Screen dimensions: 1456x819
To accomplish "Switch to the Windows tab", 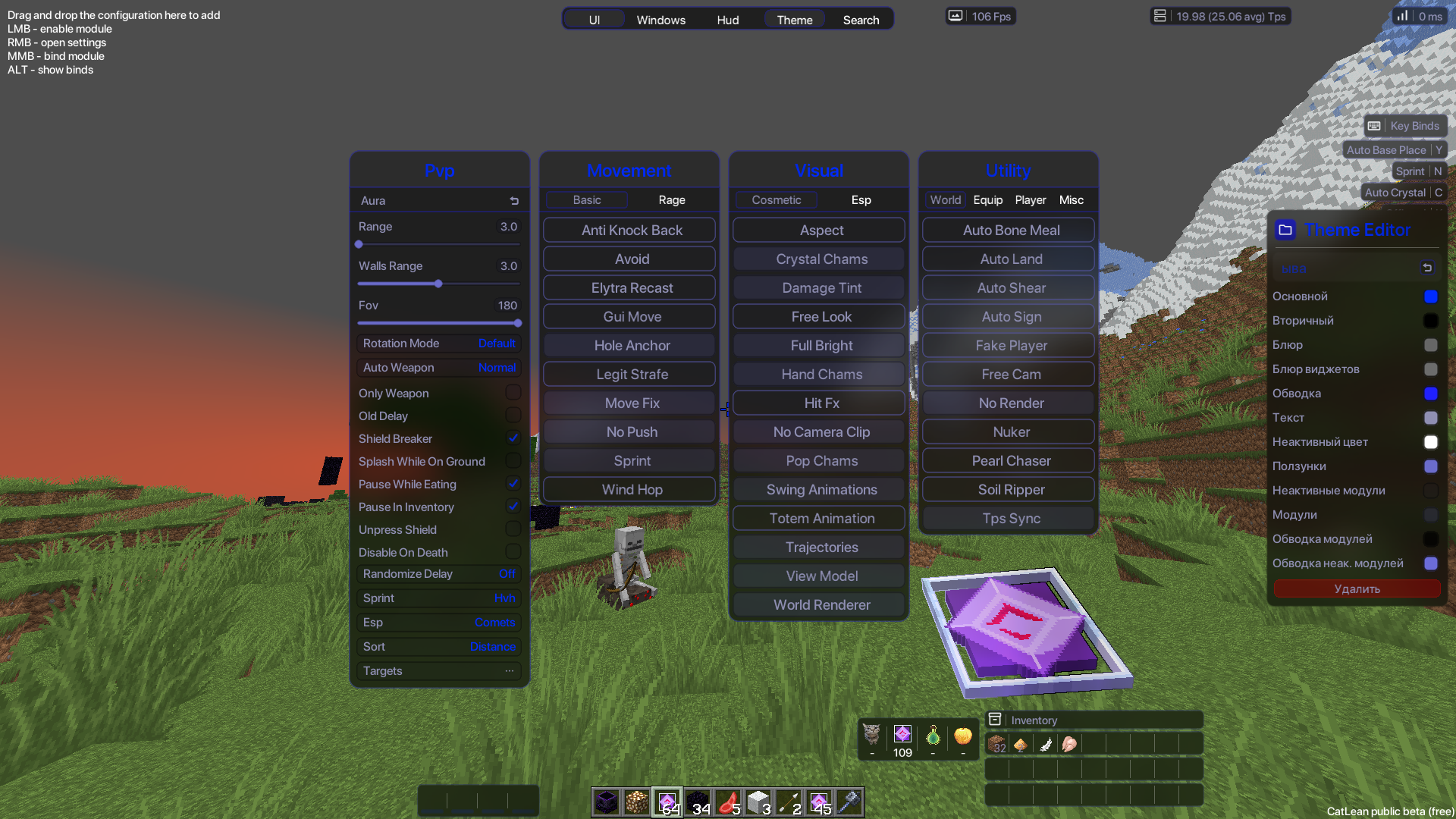I will pyautogui.click(x=661, y=20).
